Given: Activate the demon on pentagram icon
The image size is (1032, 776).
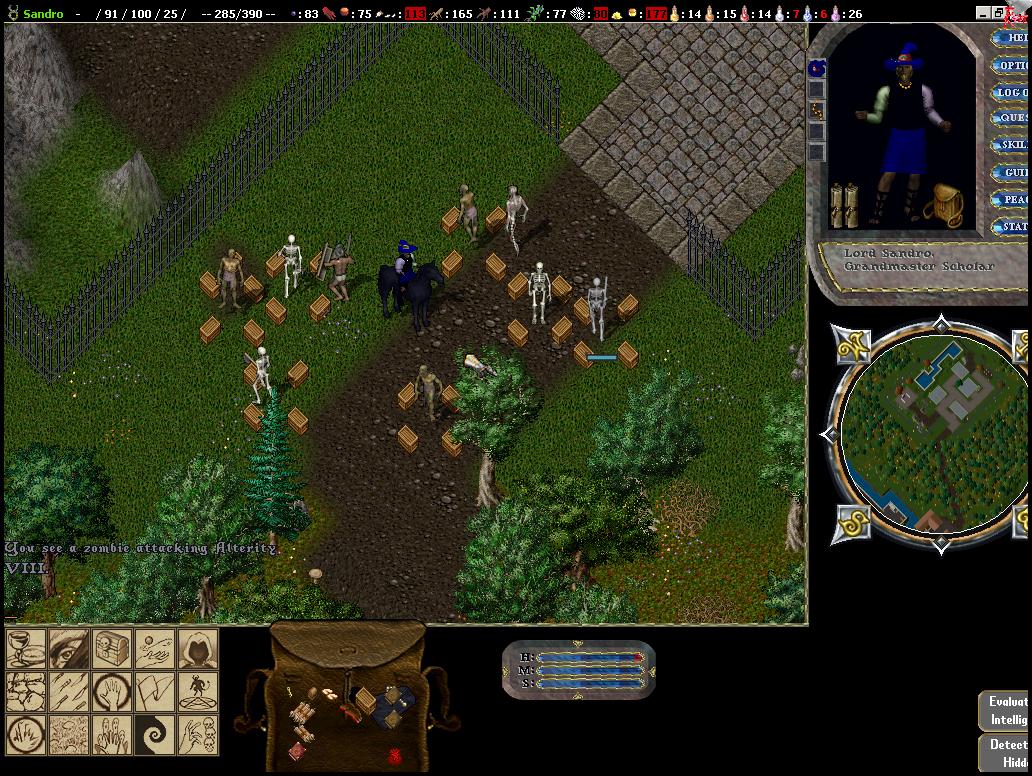Looking at the screenshot, I should (x=197, y=692).
